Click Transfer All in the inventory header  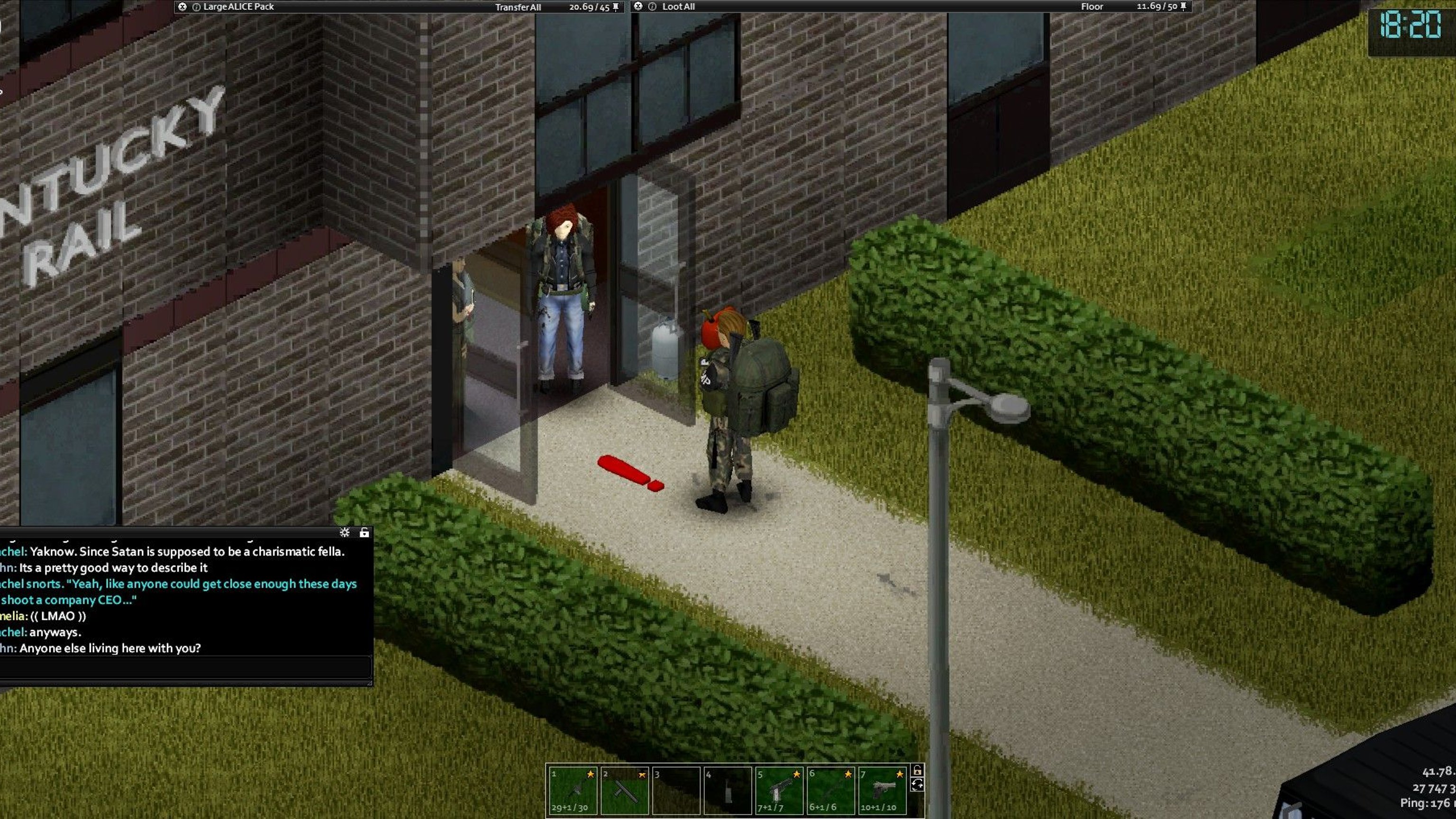pyautogui.click(x=518, y=8)
